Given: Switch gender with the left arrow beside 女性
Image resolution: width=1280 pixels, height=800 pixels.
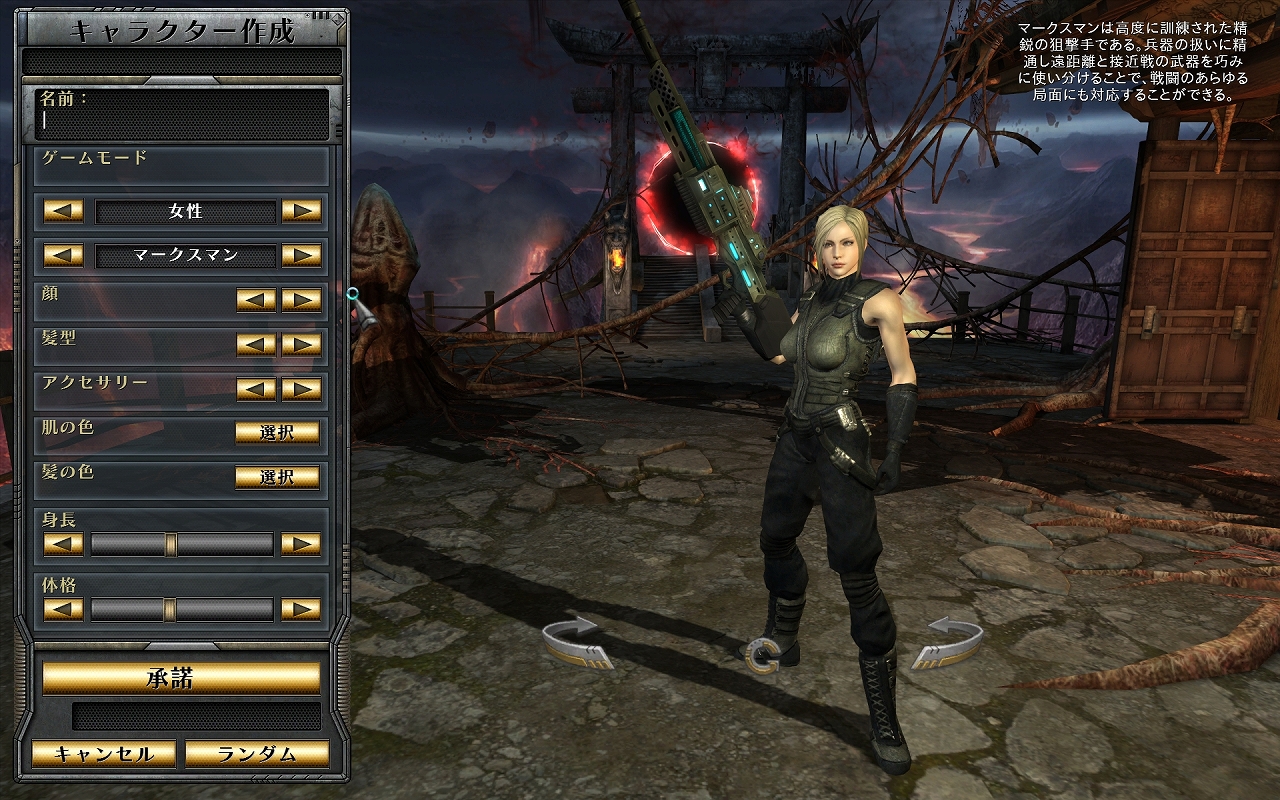Looking at the screenshot, I should click(x=63, y=211).
